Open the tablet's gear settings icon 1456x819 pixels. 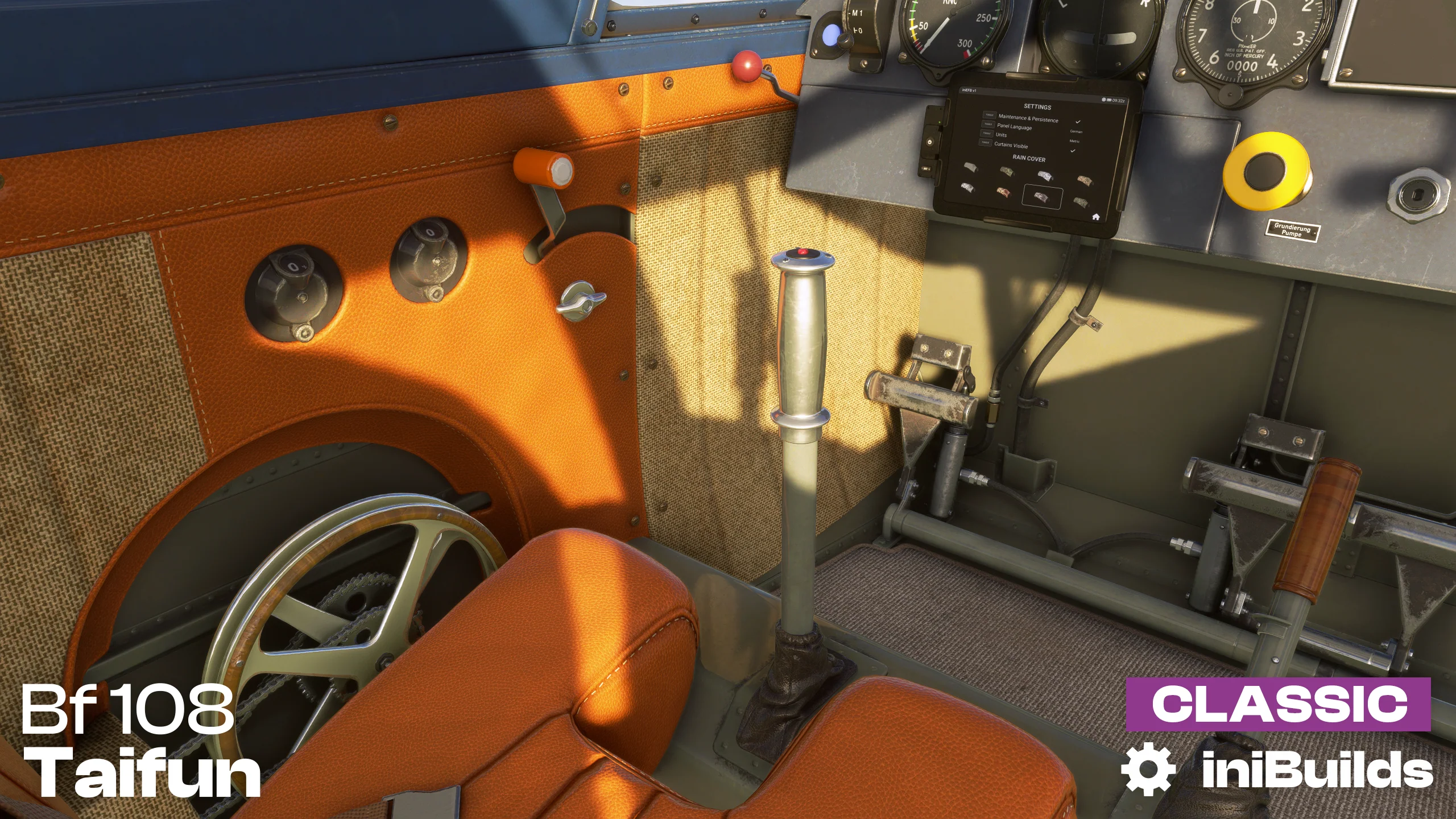point(1103,100)
